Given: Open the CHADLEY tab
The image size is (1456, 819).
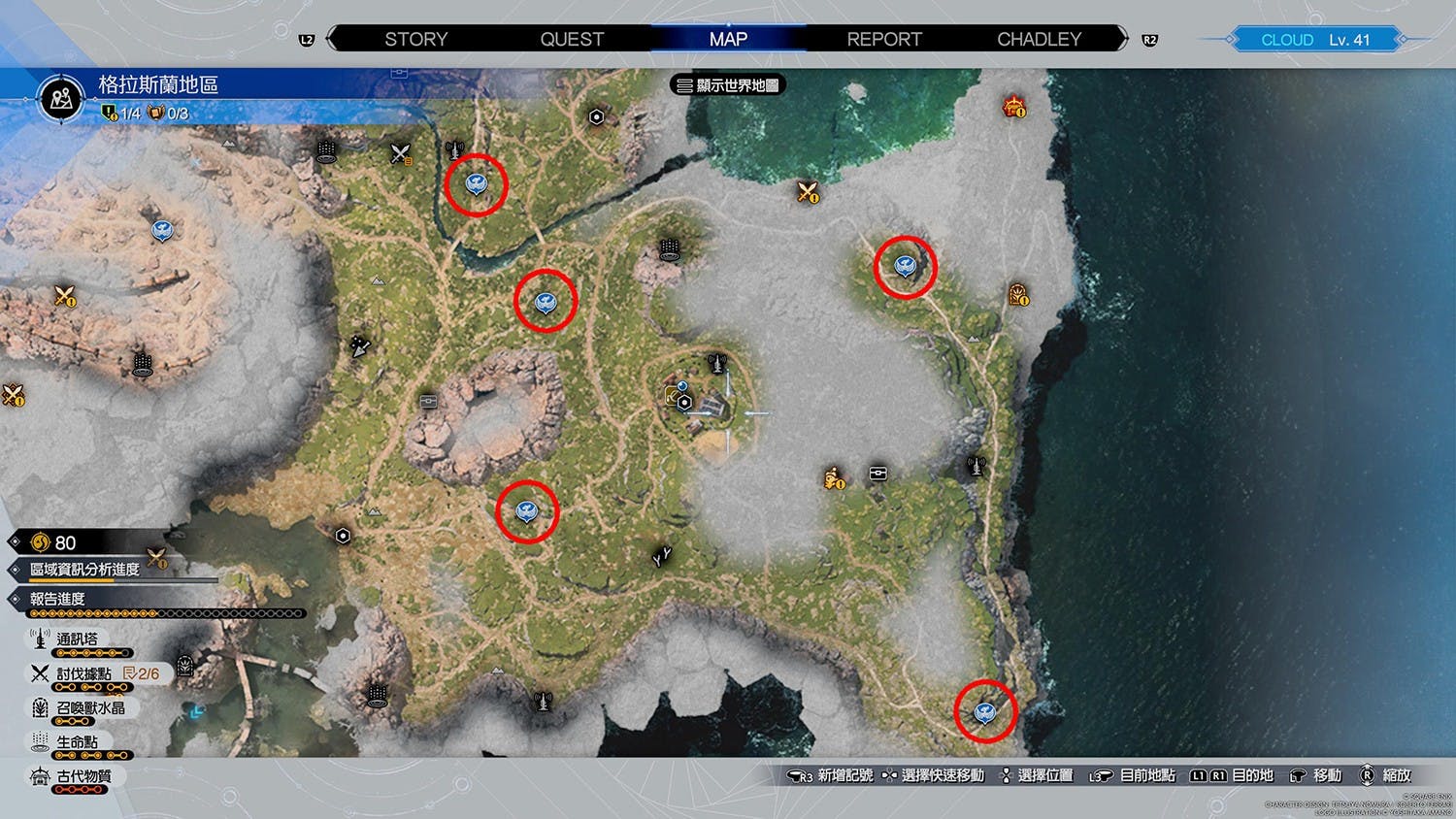Looking at the screenshot, I should [1039, 40].
